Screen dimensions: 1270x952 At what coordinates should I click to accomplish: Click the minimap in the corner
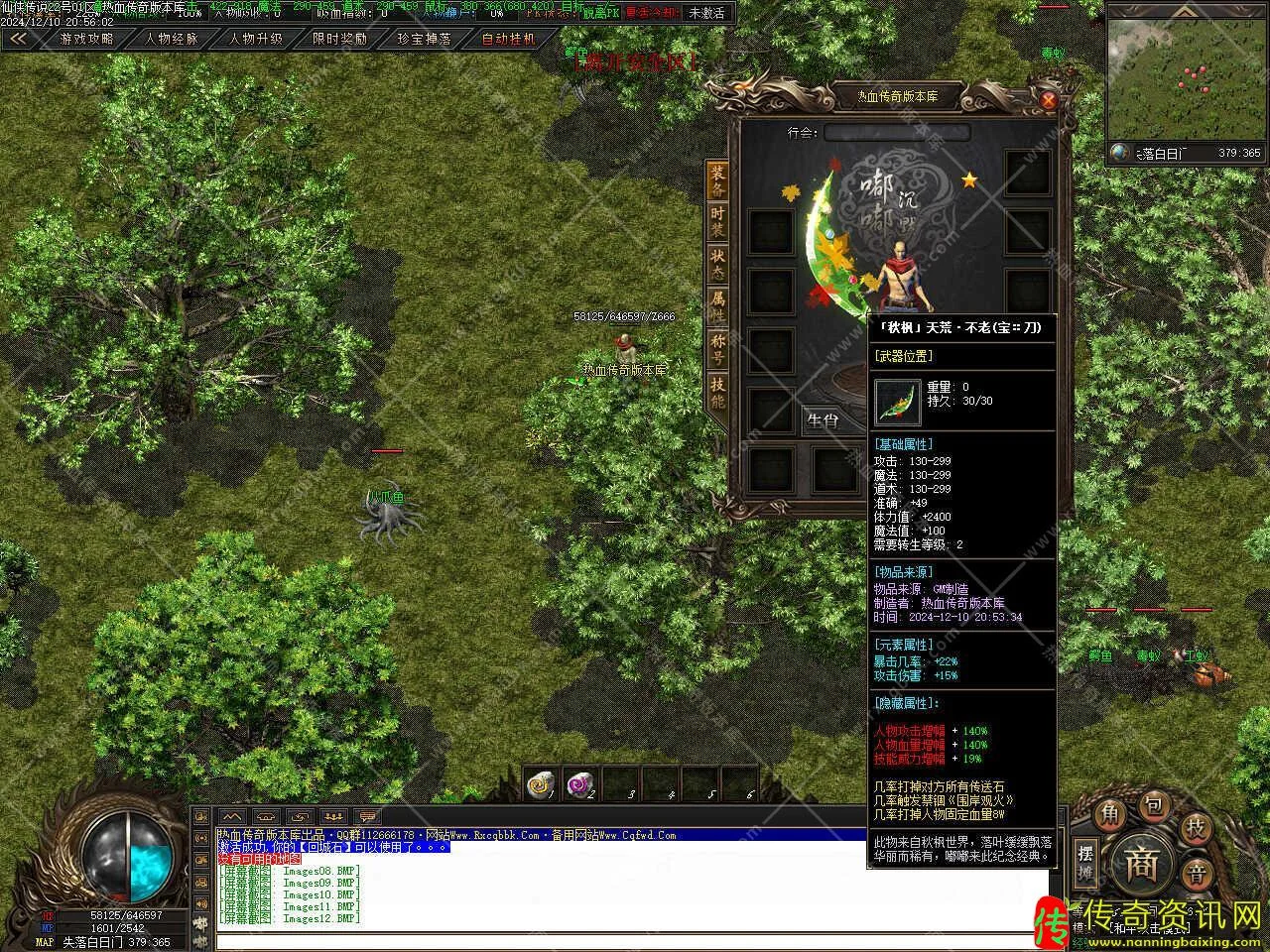(1186, 79)
